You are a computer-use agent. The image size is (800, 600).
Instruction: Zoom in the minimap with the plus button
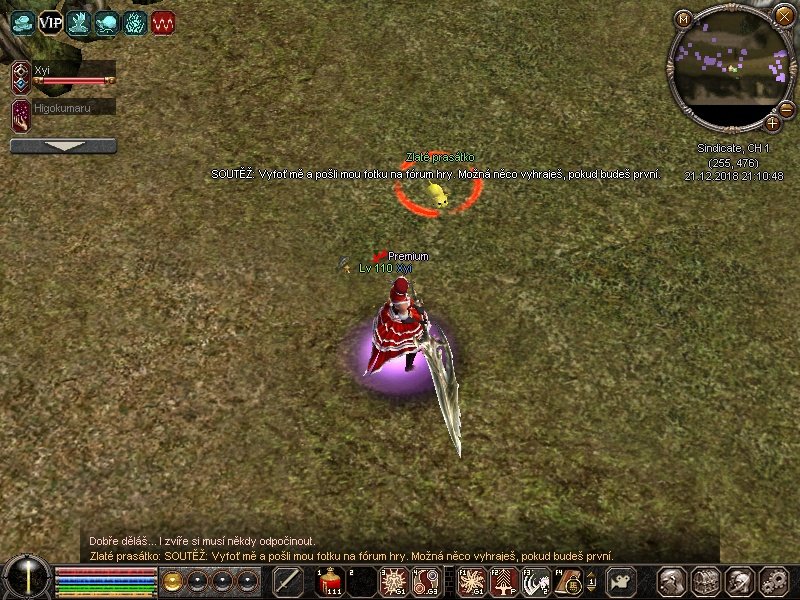(x=773, y=123)
